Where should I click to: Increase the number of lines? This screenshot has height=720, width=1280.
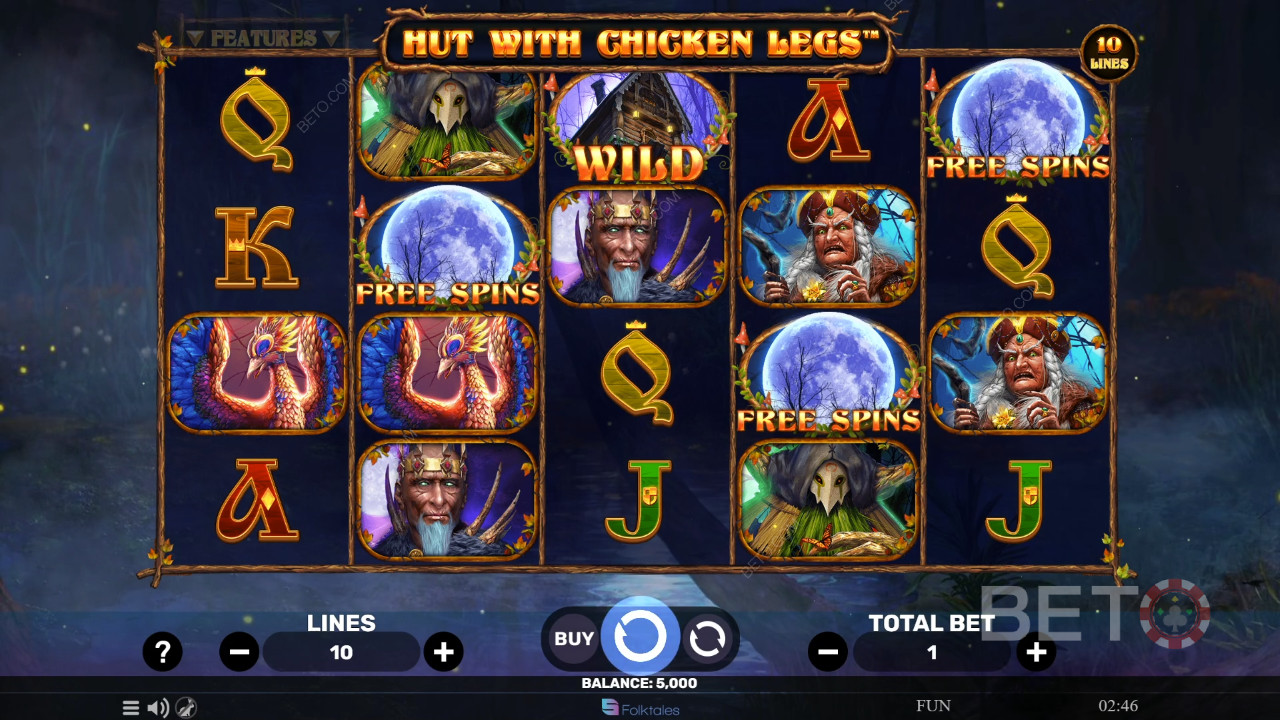coord(443,652)
